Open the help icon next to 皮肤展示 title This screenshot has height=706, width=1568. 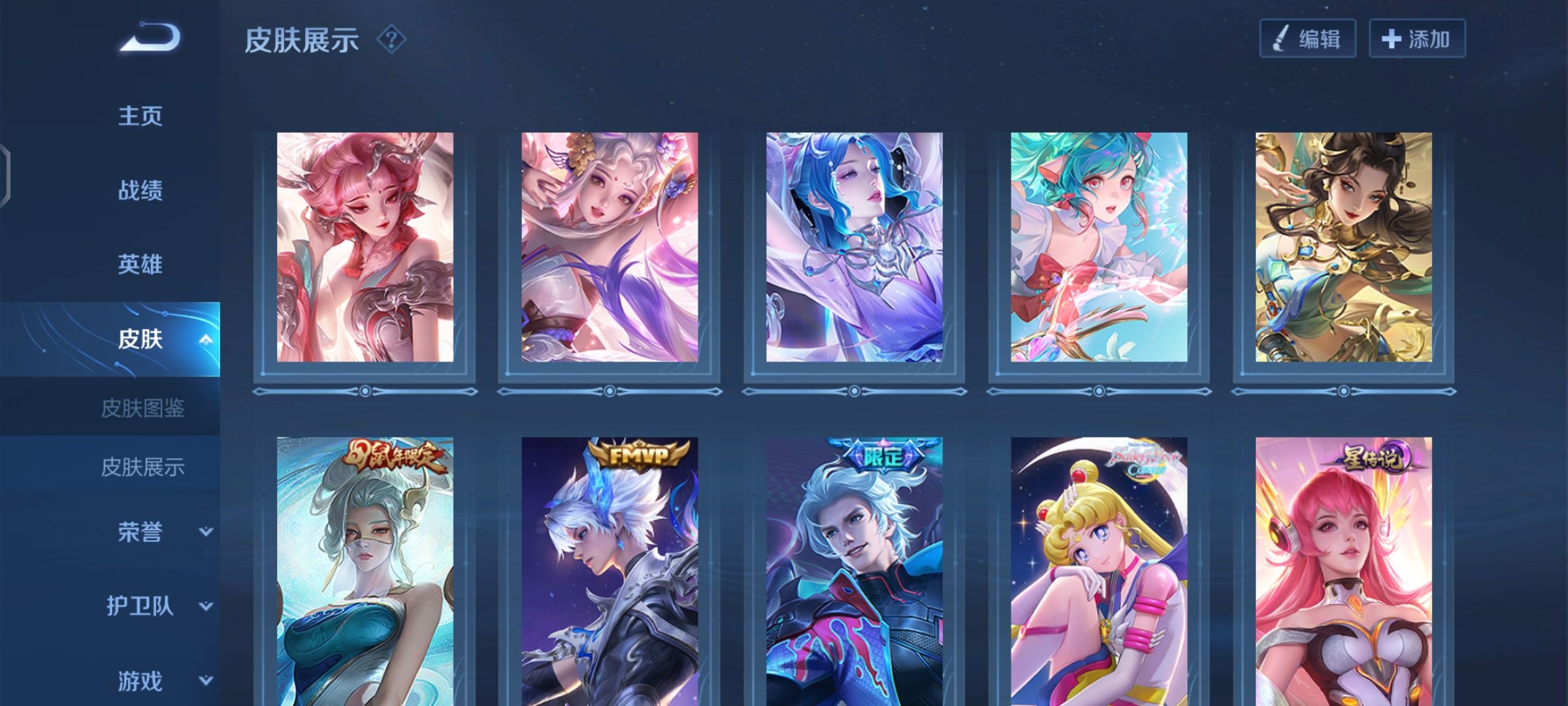(392, 41)
